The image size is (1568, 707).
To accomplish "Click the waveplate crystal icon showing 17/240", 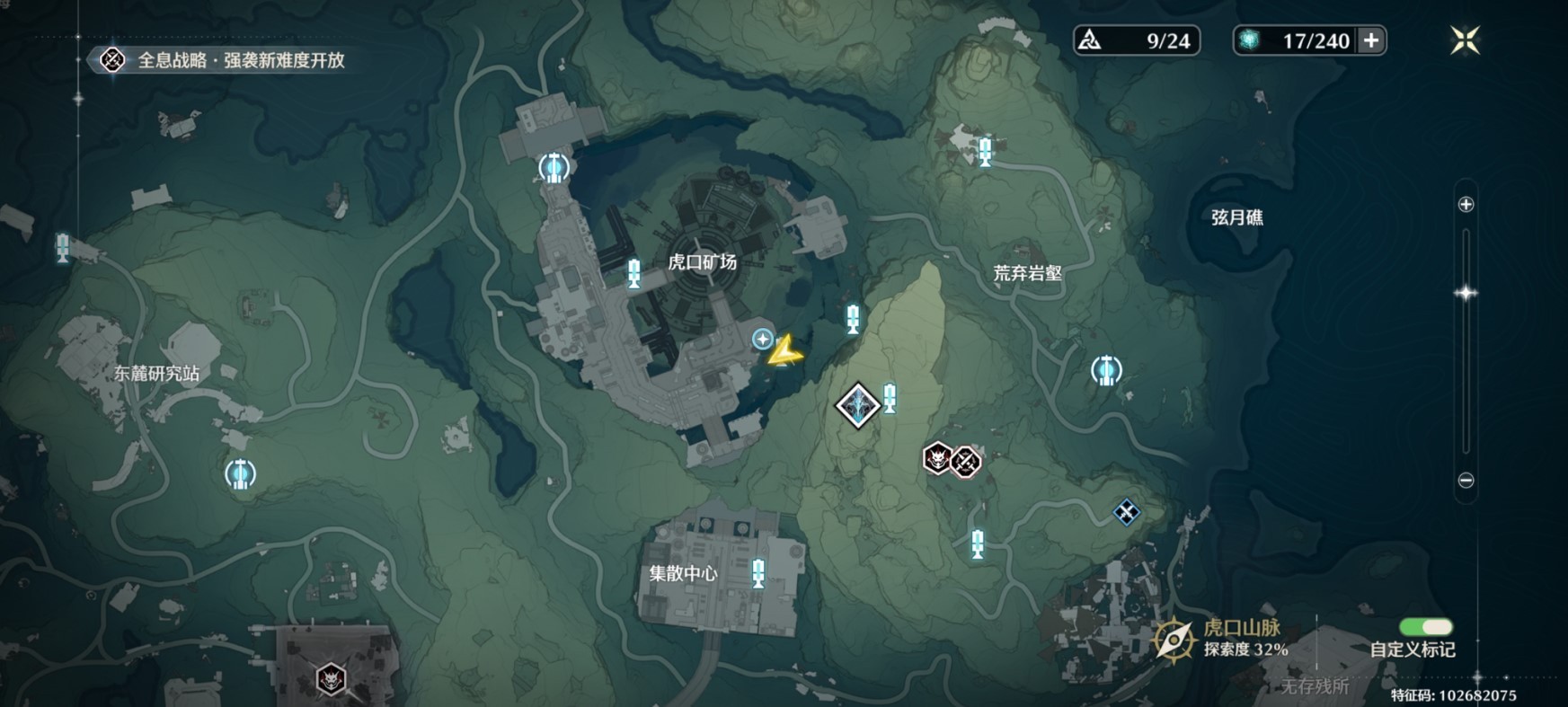I will pos(1249,40).
